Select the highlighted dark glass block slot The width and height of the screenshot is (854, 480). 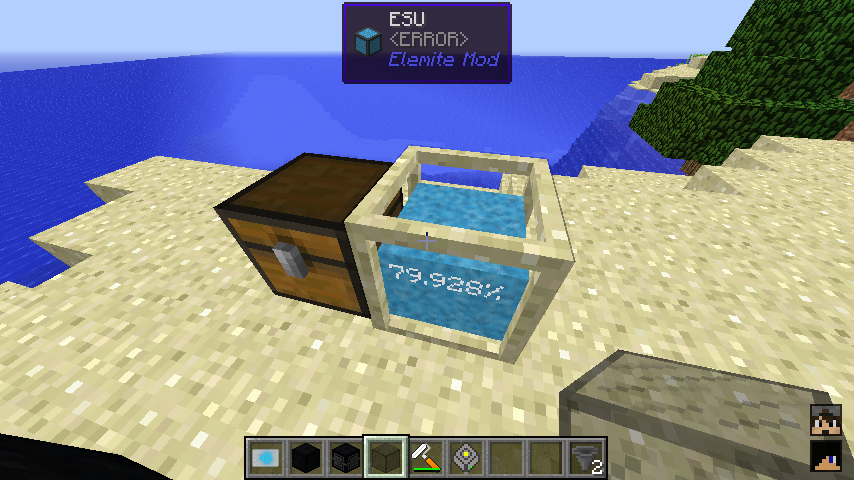(x=385, y=457)
